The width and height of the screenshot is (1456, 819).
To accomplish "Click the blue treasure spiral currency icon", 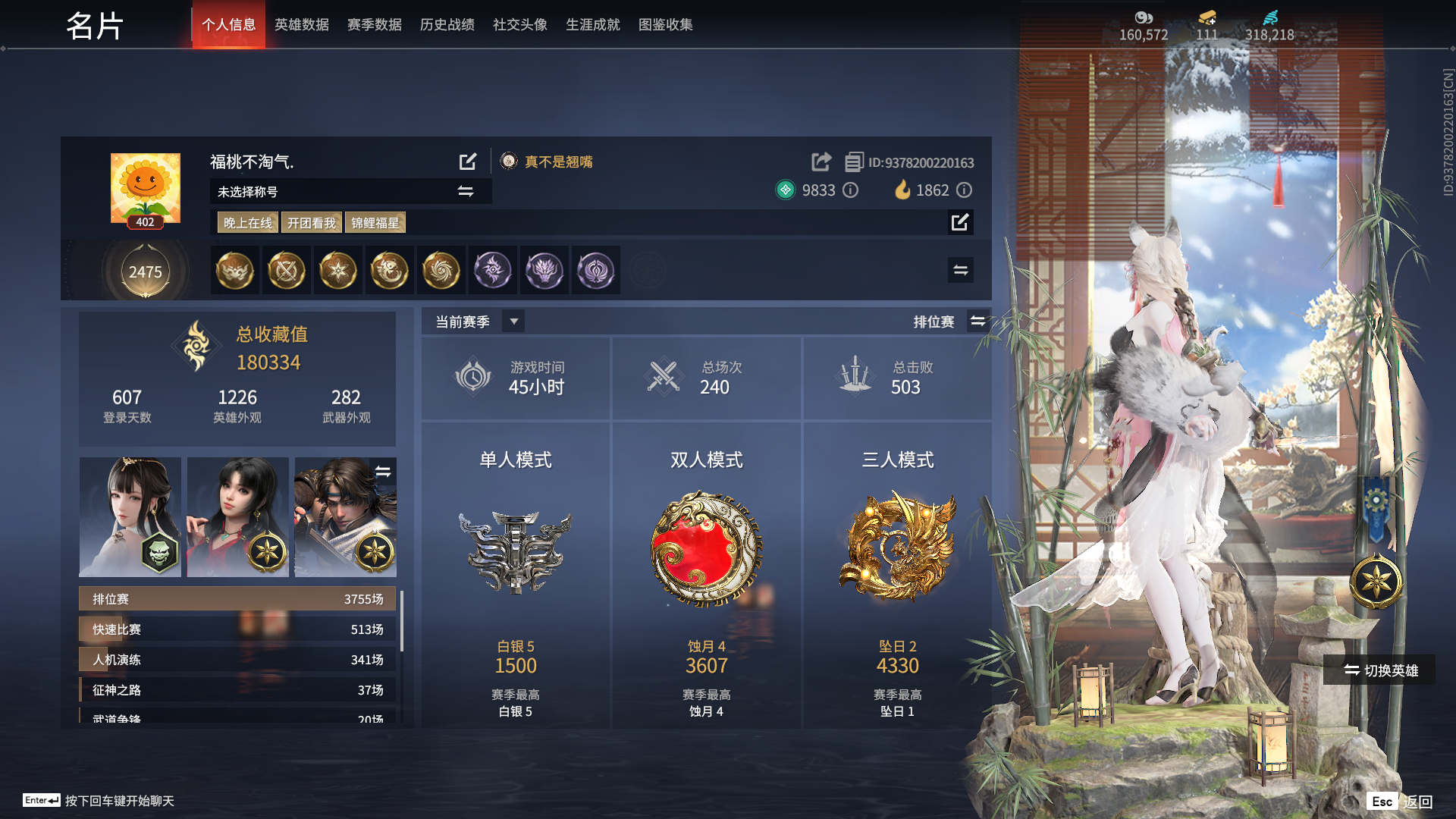I will pos(1272,17).
